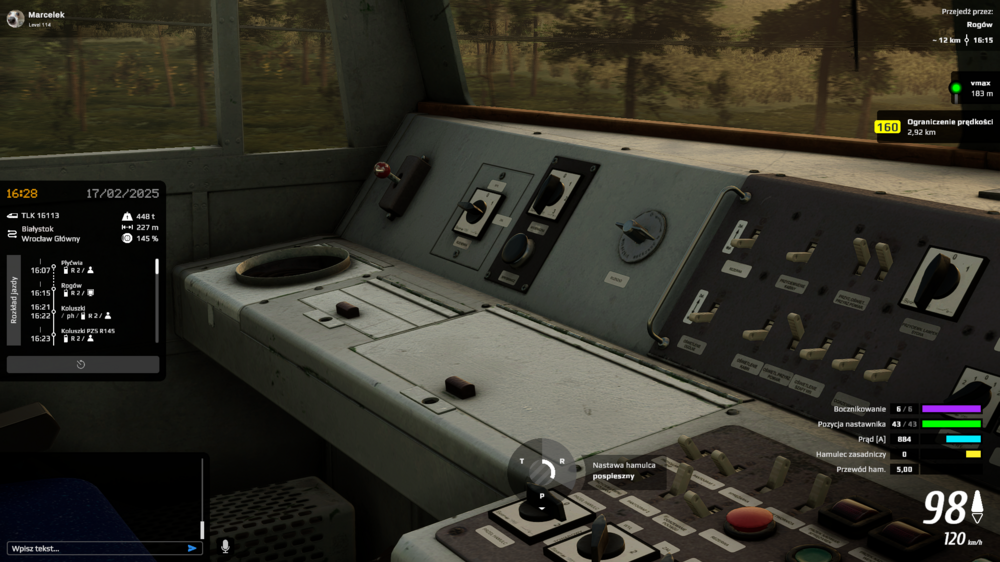Send the chat message with the blue arrow
Viewport: 1000px width, 562px height.
[192, 548]
